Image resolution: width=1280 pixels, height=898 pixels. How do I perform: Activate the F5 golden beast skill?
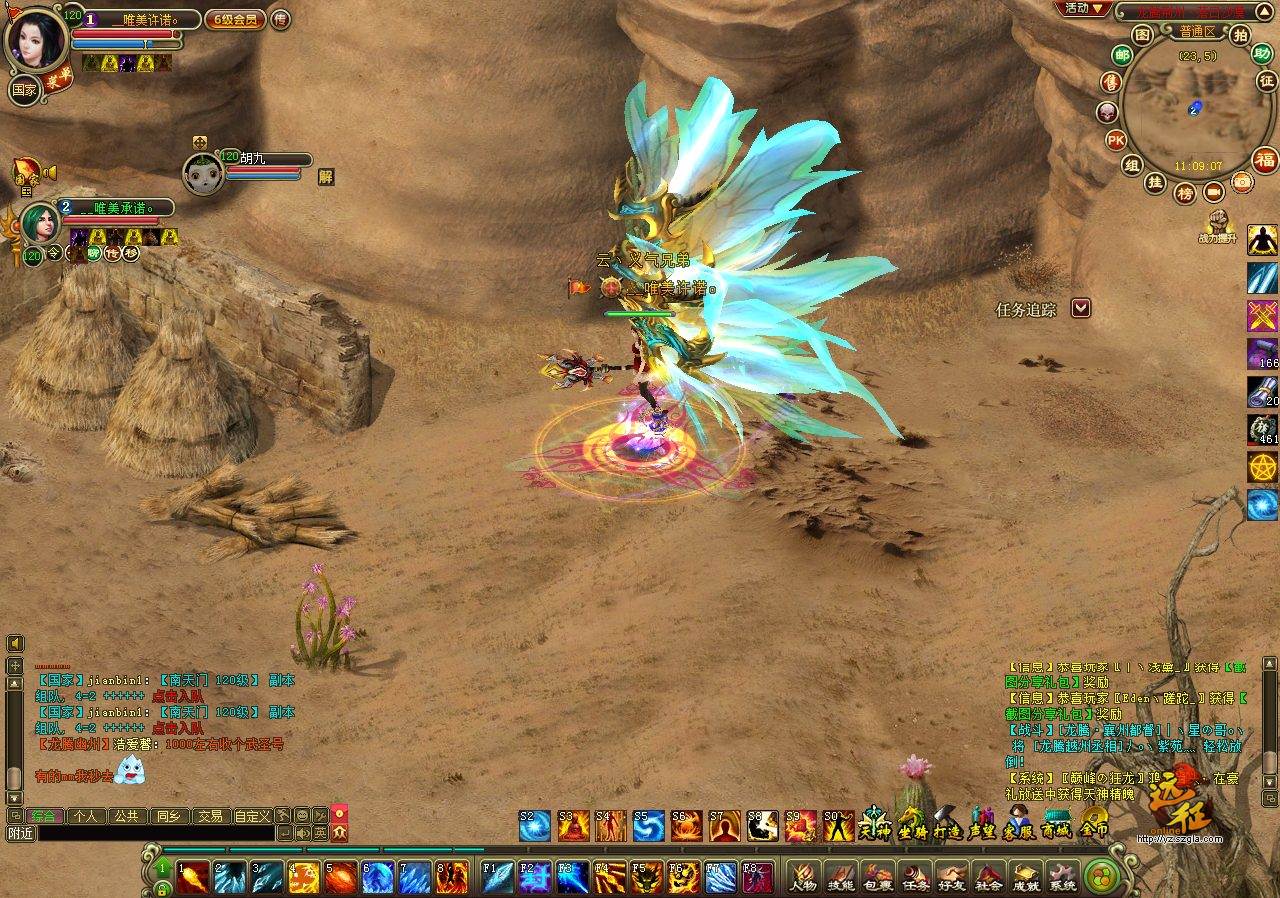[x=646, y=877]
